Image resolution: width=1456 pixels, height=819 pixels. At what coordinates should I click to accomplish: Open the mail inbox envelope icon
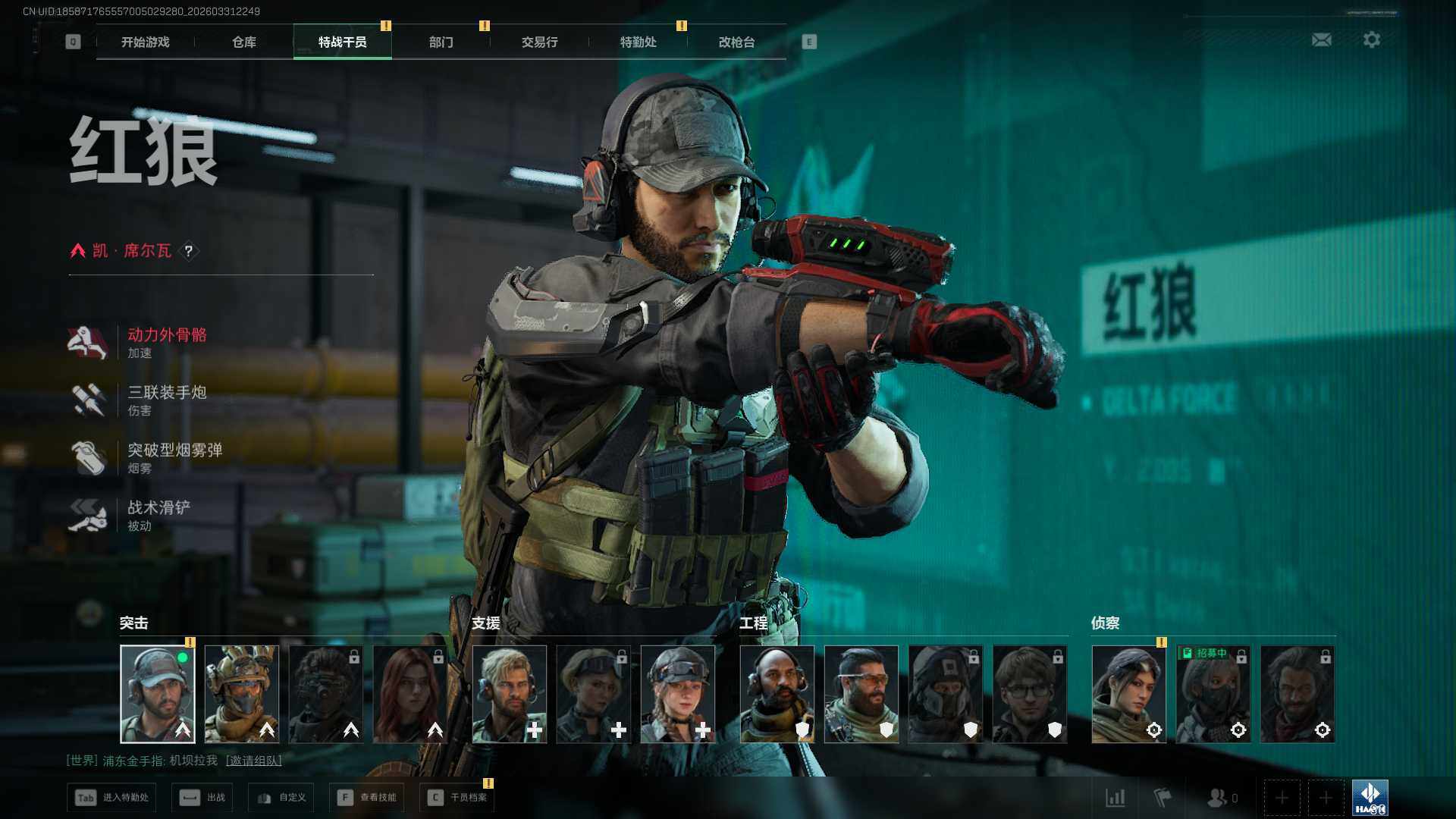click(1321, 39)
